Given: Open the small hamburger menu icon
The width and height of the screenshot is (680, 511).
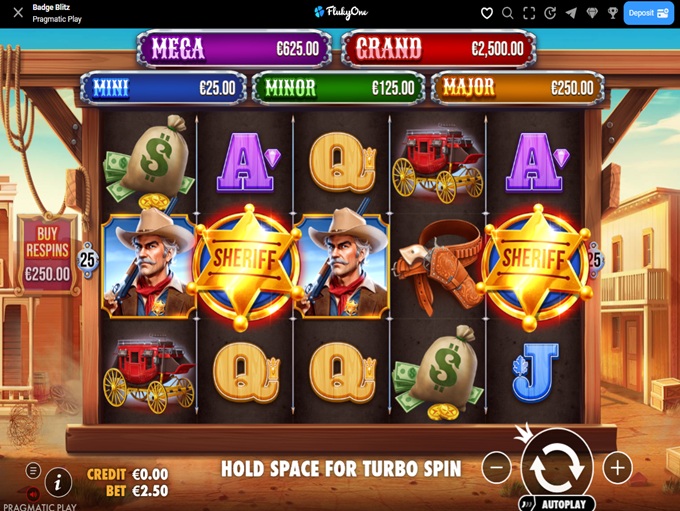Looking at the screenshot, I should (33, 471).
